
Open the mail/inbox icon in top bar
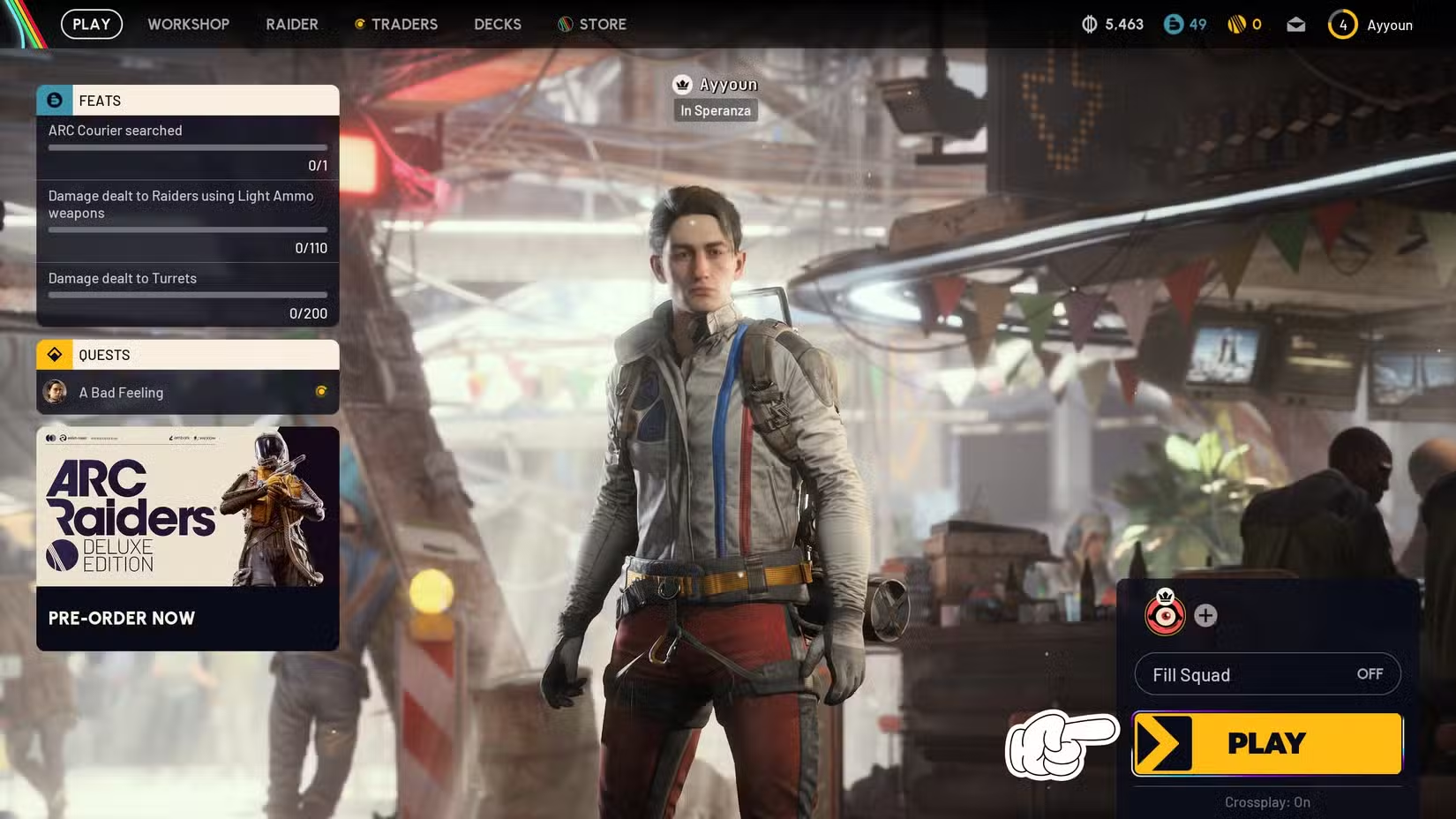1295,25
